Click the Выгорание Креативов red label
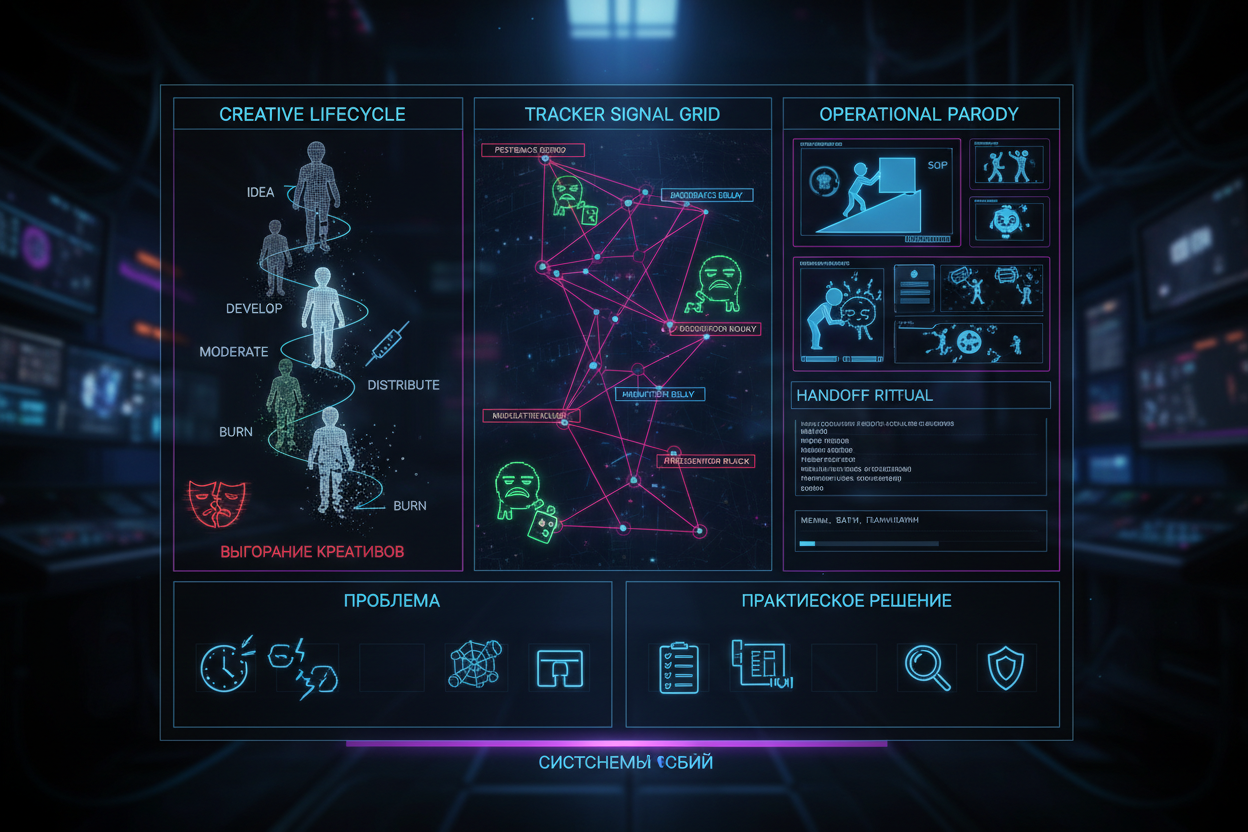The image size is (1248, 832). (x=312, y=552)
